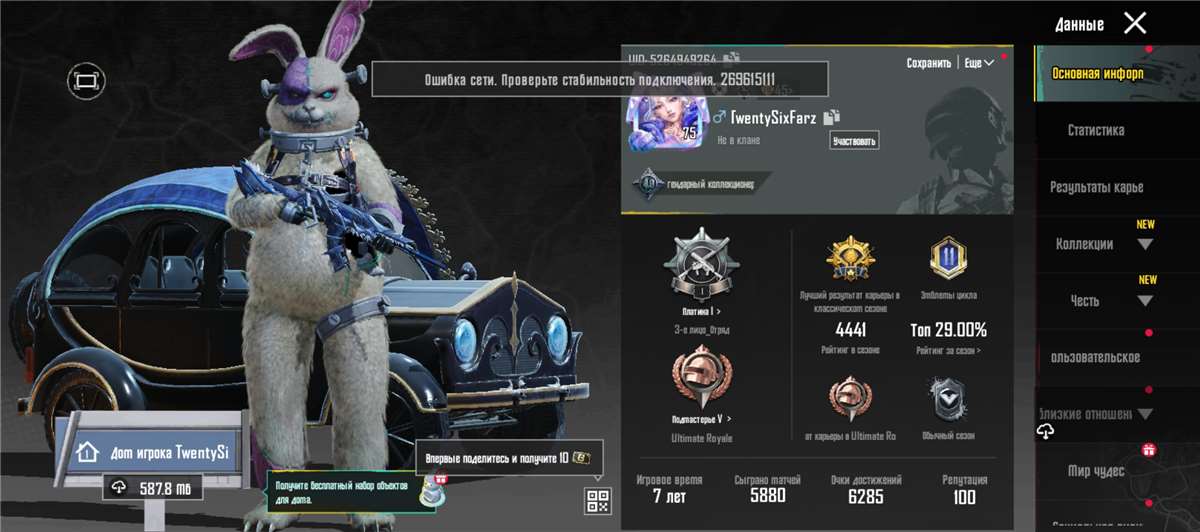Open the Мир чудес tab
Image resolution: width=1200 pixels, height=532 pixels.
click(x=1095, y=471)
